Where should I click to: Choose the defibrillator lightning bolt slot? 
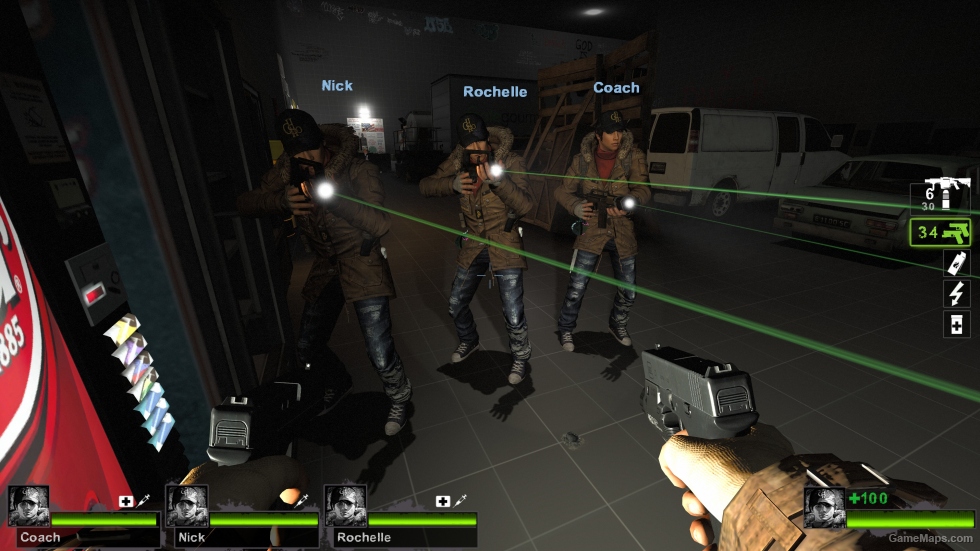[956, 294]
